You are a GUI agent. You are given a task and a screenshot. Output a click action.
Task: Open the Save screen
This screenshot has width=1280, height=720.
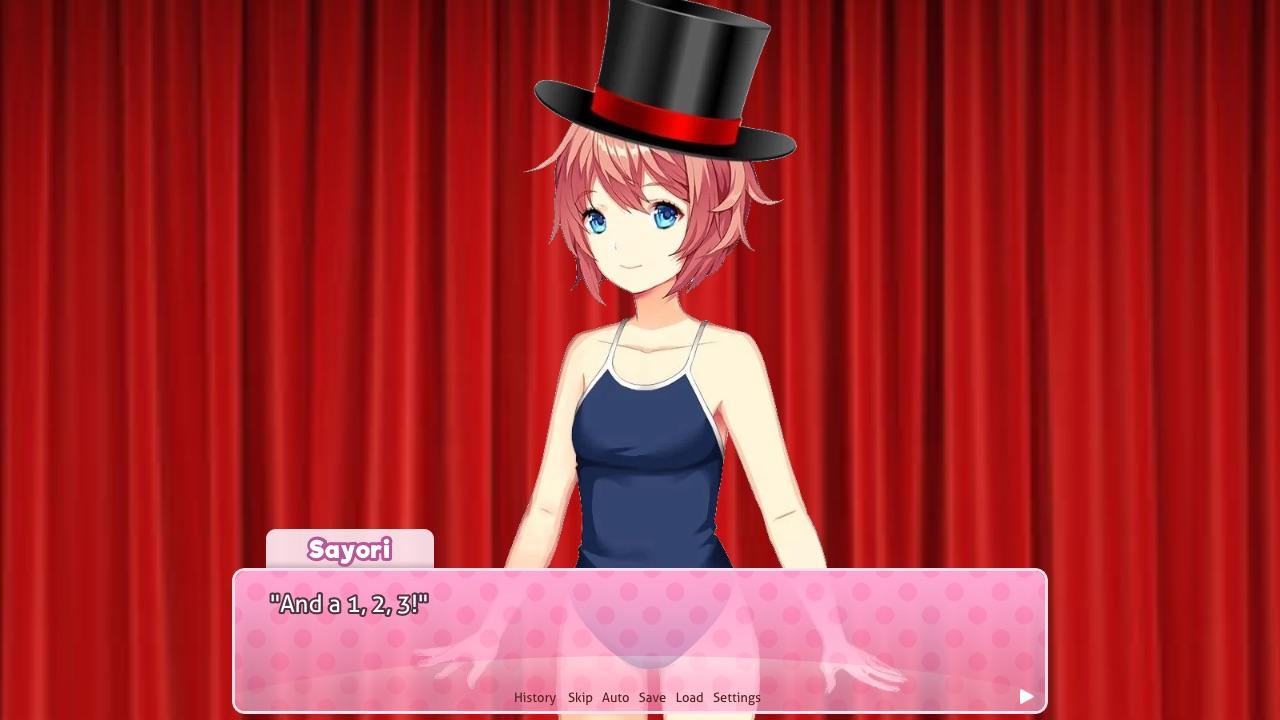[652, 697]
